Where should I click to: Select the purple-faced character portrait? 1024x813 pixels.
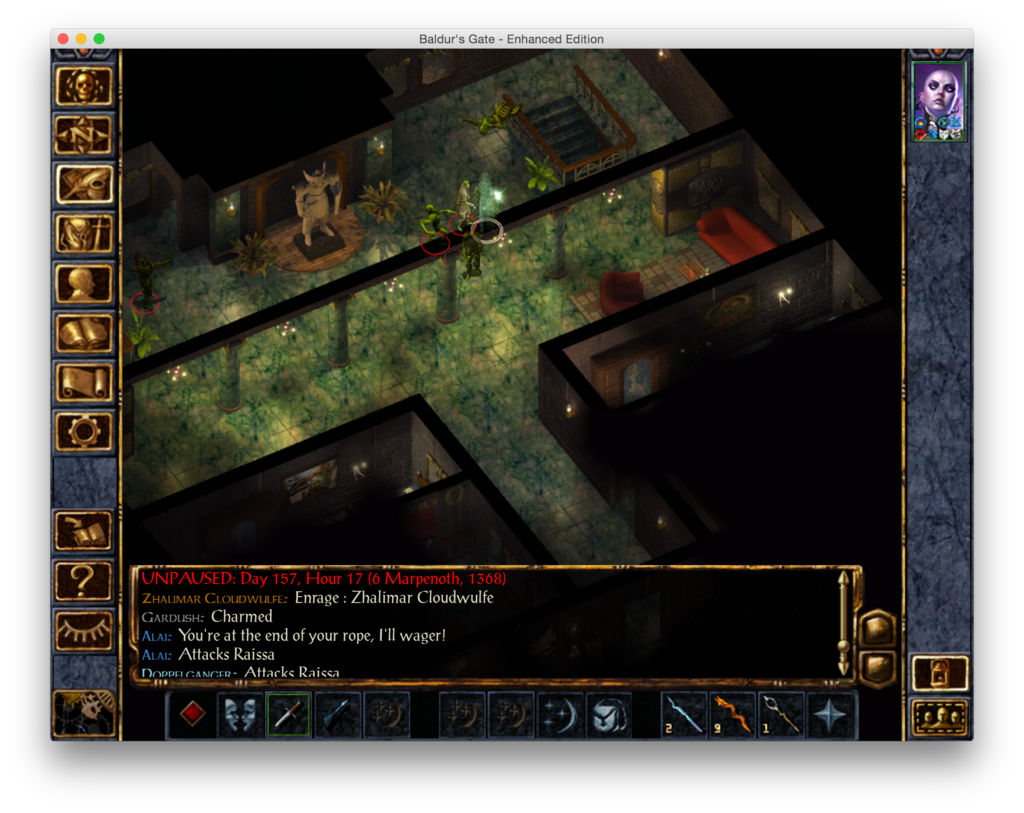[x=939, y=101]
